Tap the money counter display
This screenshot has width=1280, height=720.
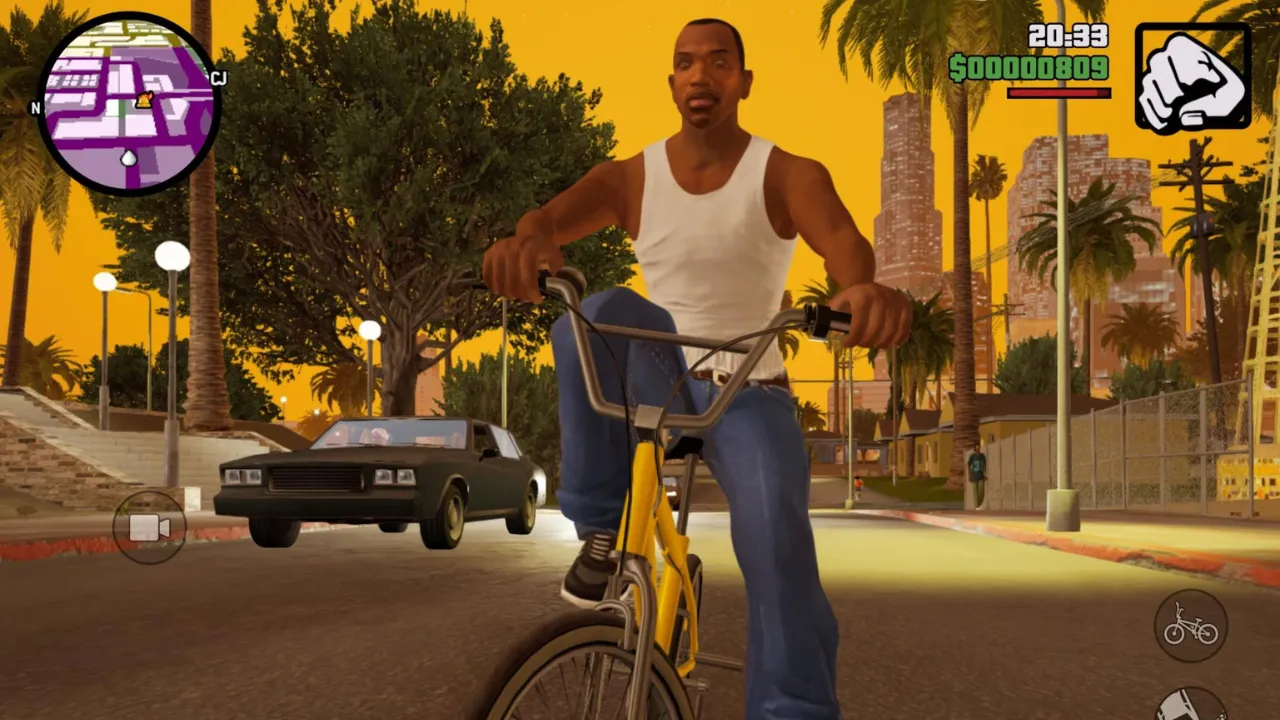coord(1028,68)
